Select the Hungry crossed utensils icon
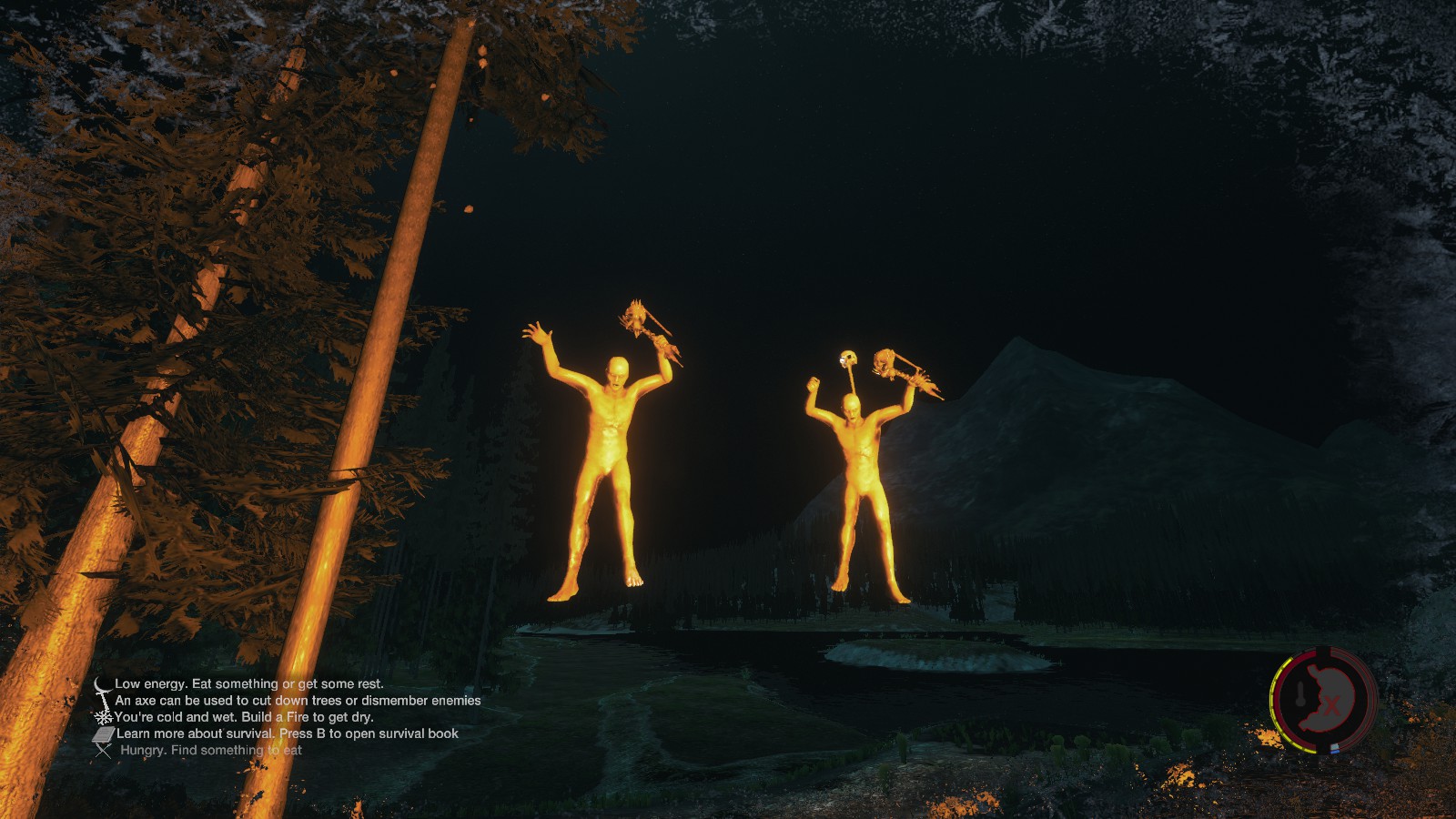The image size is (1456, 819). (x=104, y=751)
